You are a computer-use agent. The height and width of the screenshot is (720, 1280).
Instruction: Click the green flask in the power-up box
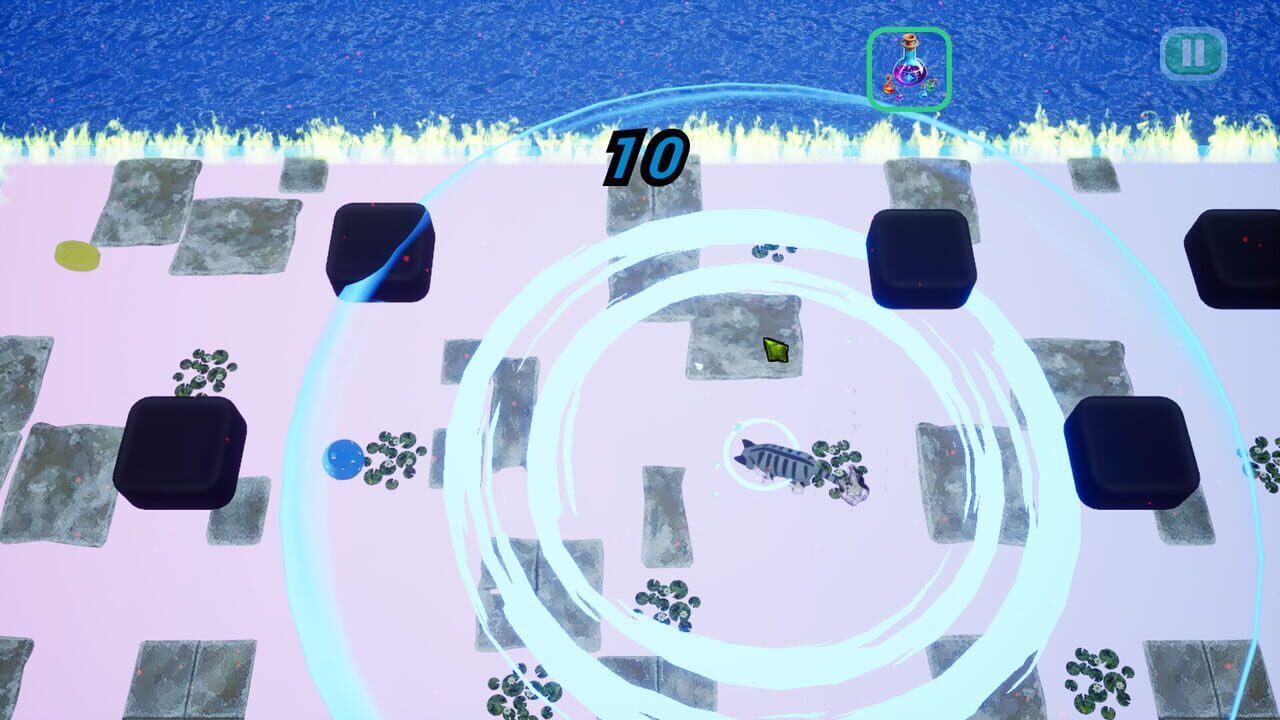pos(930,85)
